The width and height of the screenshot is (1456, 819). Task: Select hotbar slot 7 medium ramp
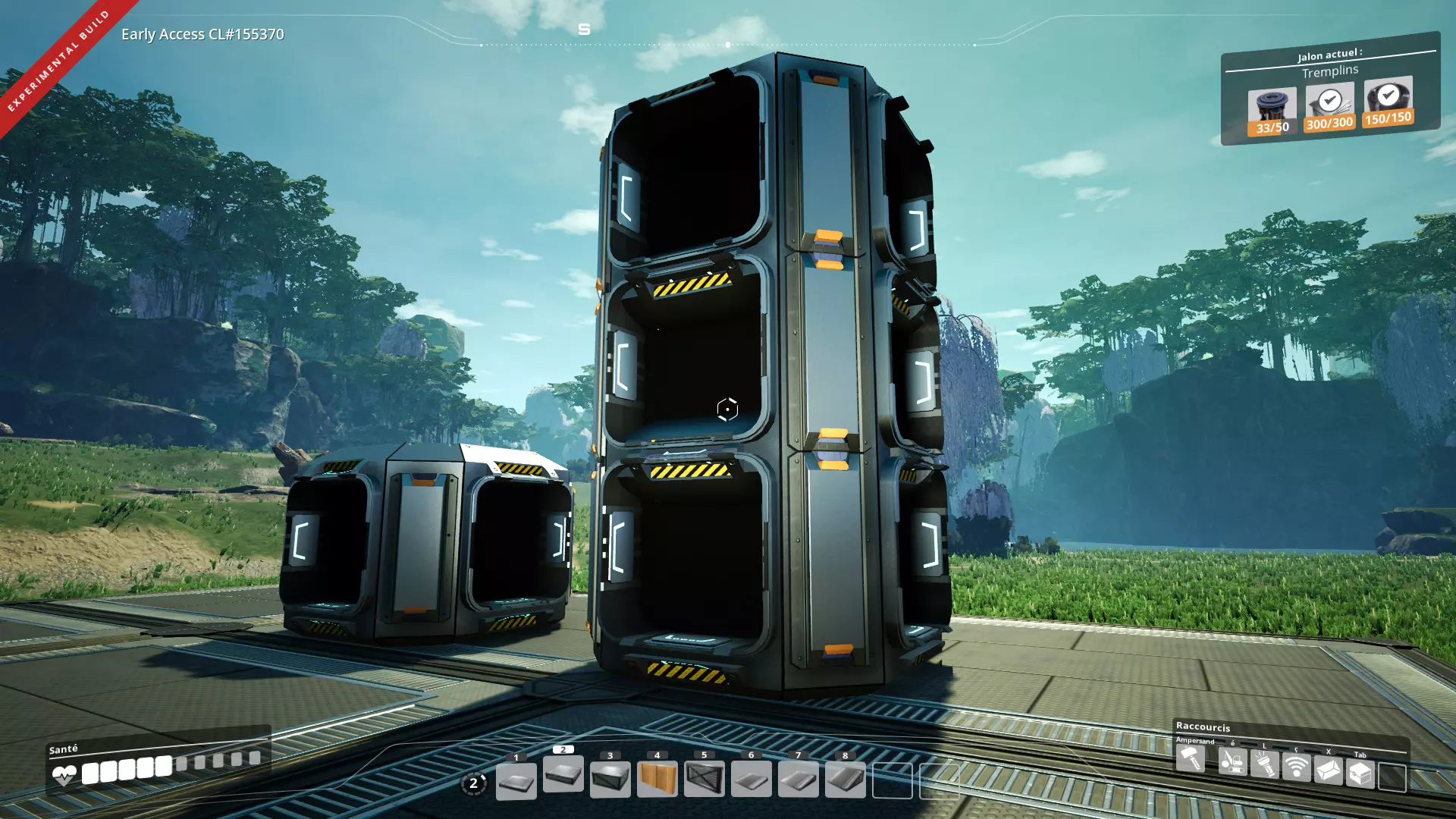point(798,780)
